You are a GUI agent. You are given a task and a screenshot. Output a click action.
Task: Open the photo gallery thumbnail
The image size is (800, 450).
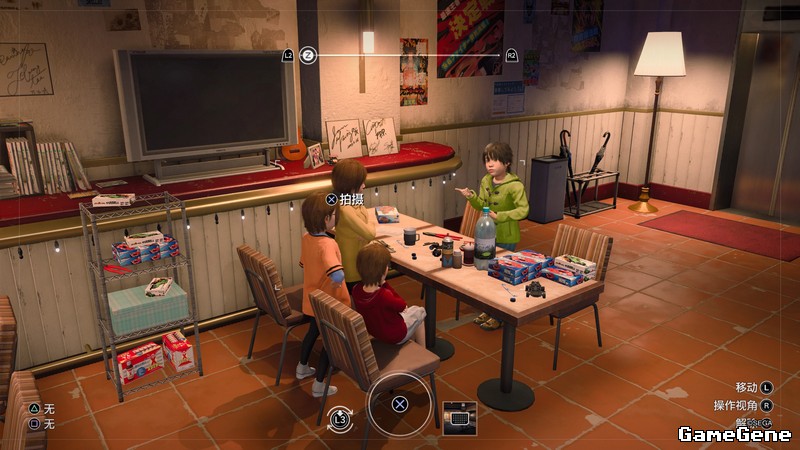click(459, 418)
